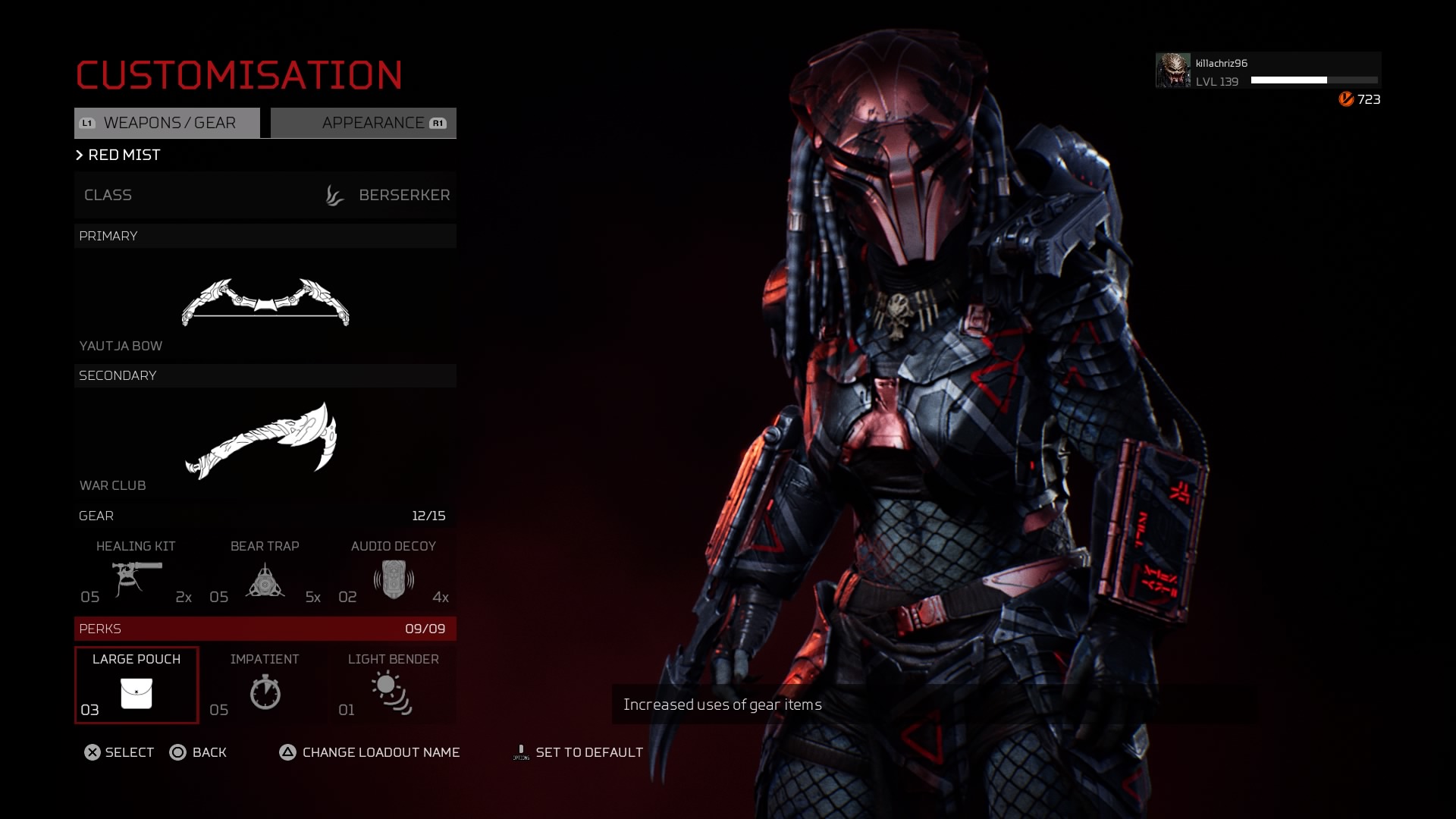The image size is (1456, 819).
Task: Select the War Club secondary weapon slot
Action: [265, 442]
